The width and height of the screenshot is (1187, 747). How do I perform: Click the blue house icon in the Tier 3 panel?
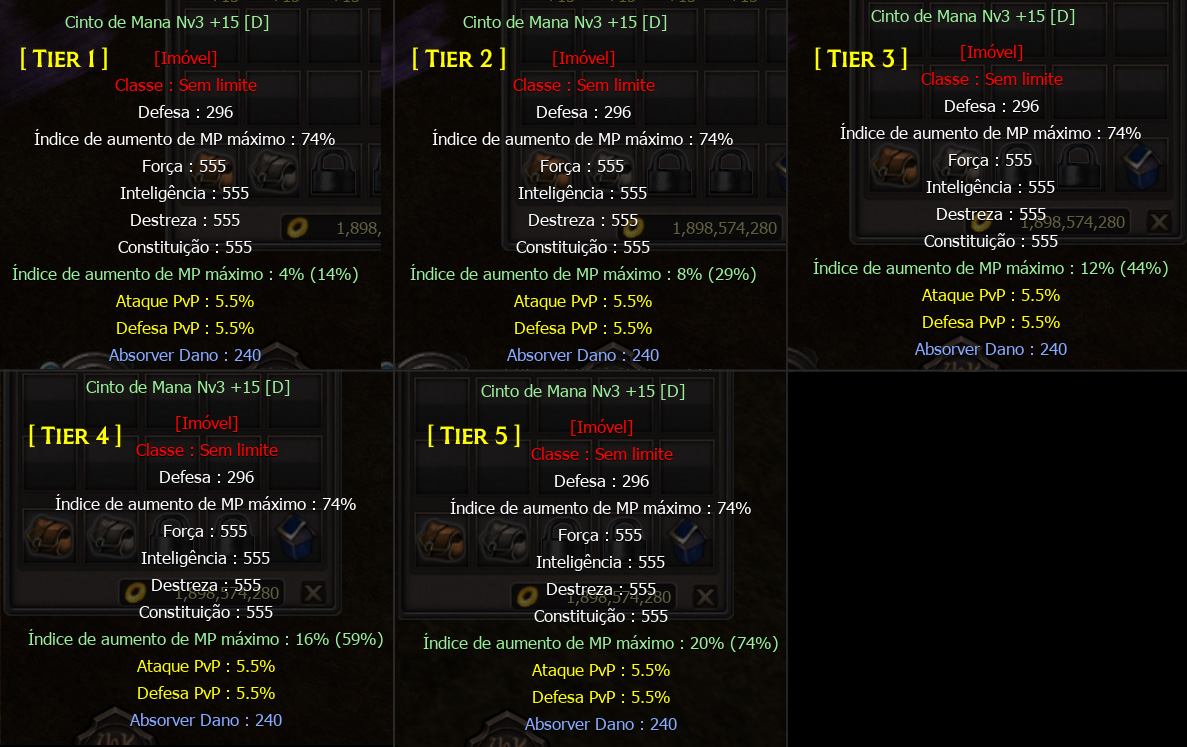point(1143,167)
